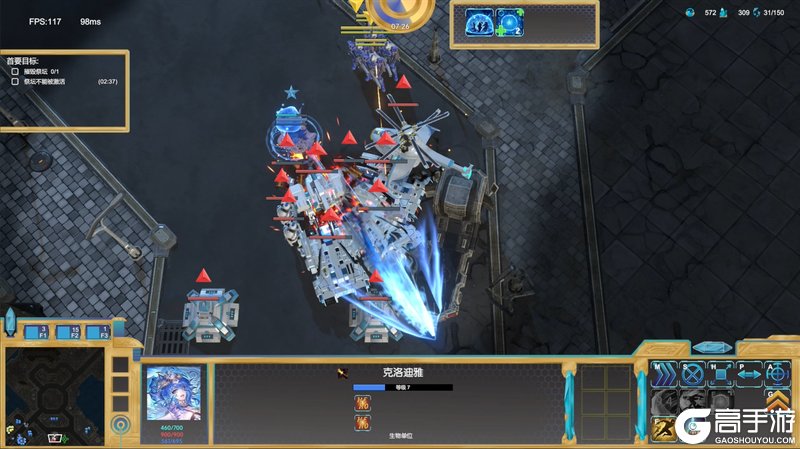
Task: Activate the Move command arrows icon
Action: (663, 375)
